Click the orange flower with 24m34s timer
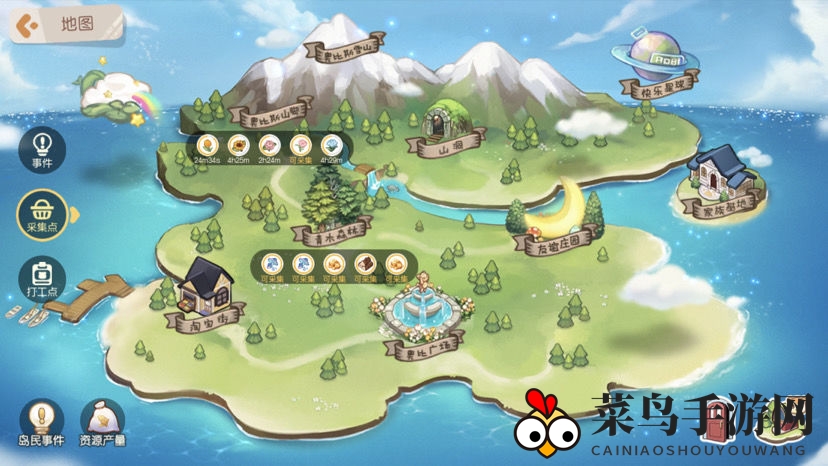 pos(207,146)
